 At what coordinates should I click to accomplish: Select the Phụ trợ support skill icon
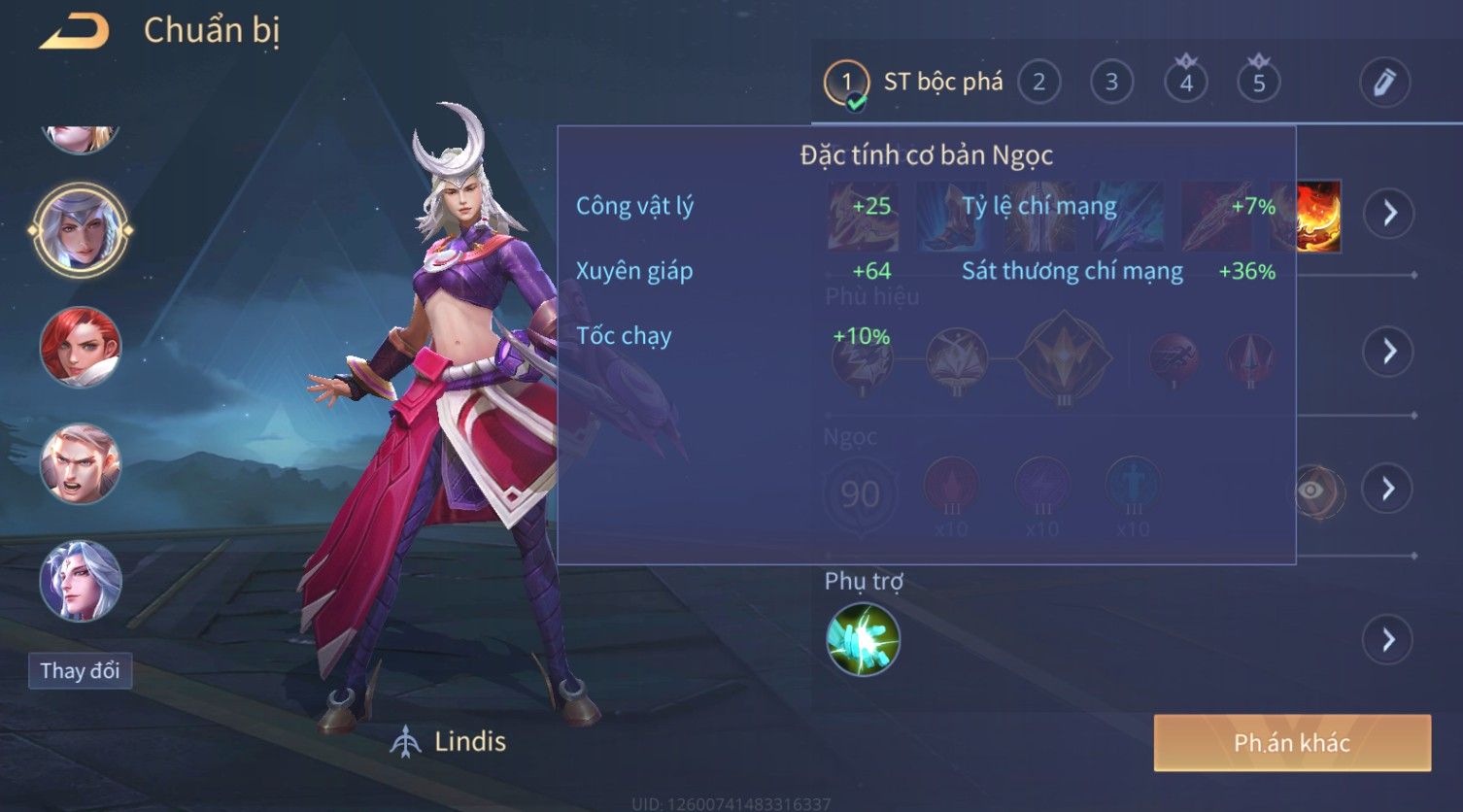coord(863,639)
